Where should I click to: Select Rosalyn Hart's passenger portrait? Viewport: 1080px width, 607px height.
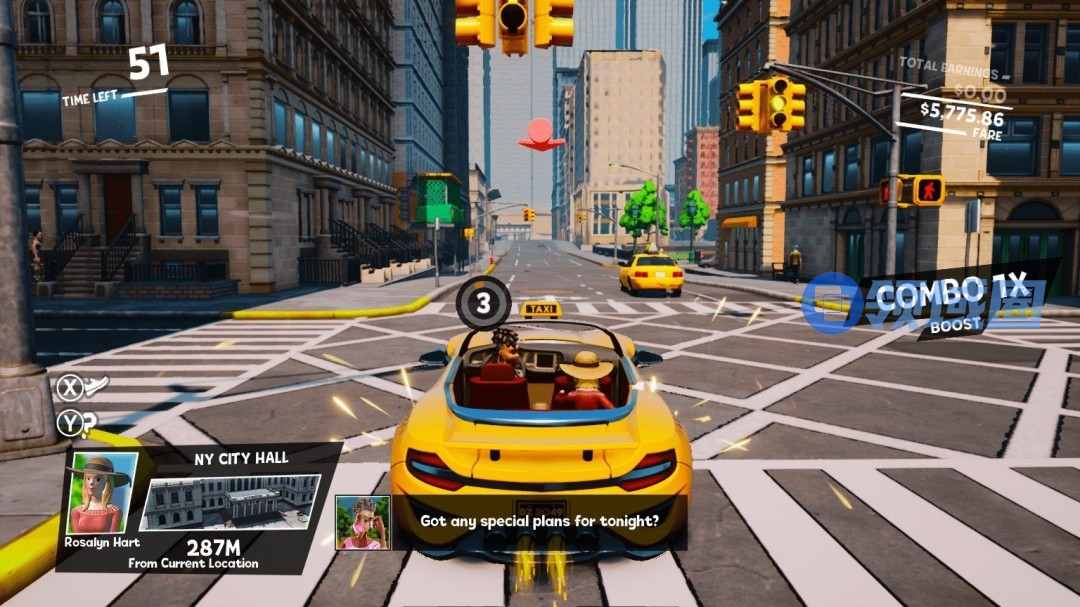click(102, 493)
